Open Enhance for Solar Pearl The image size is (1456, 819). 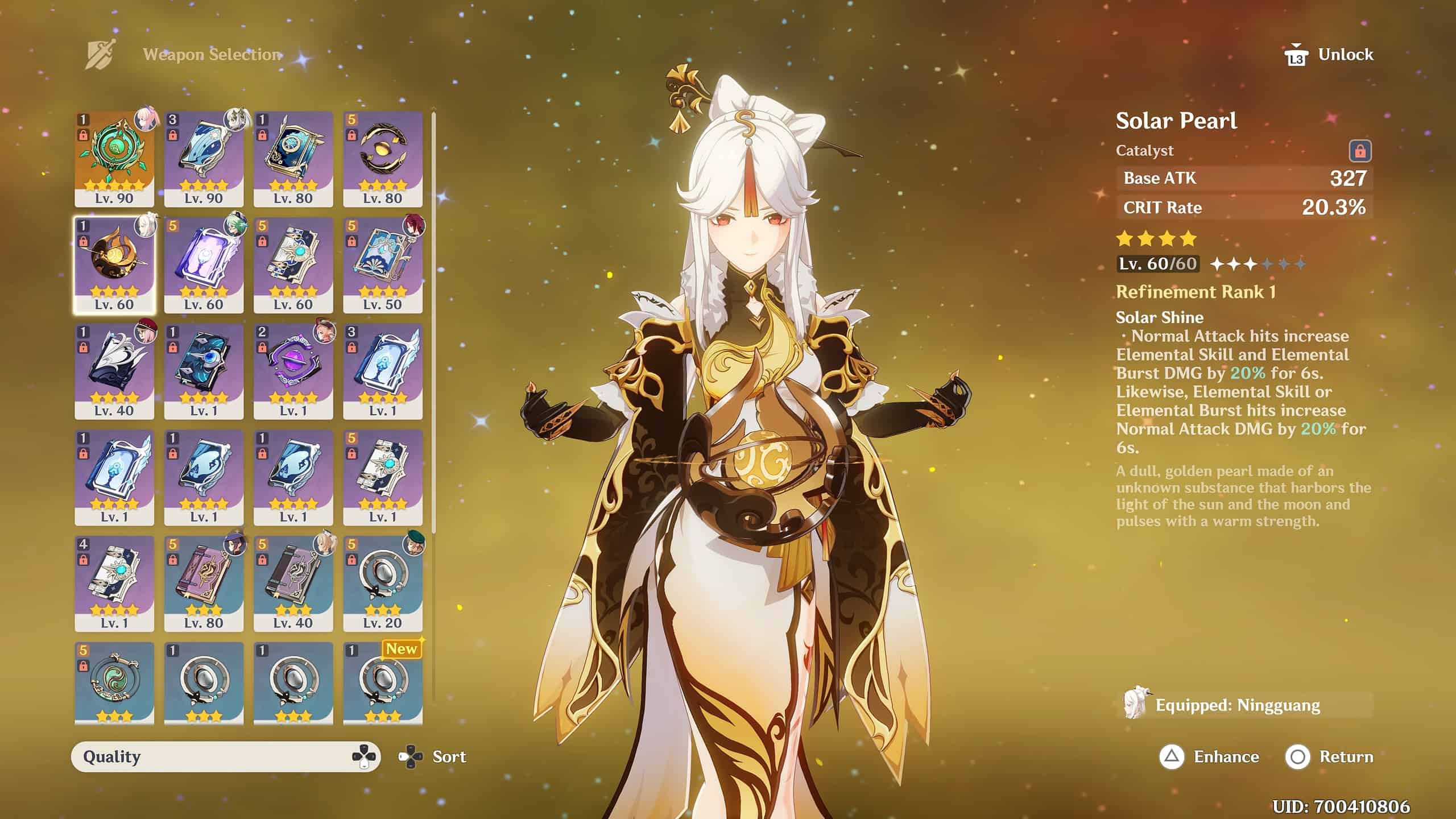1209,756
